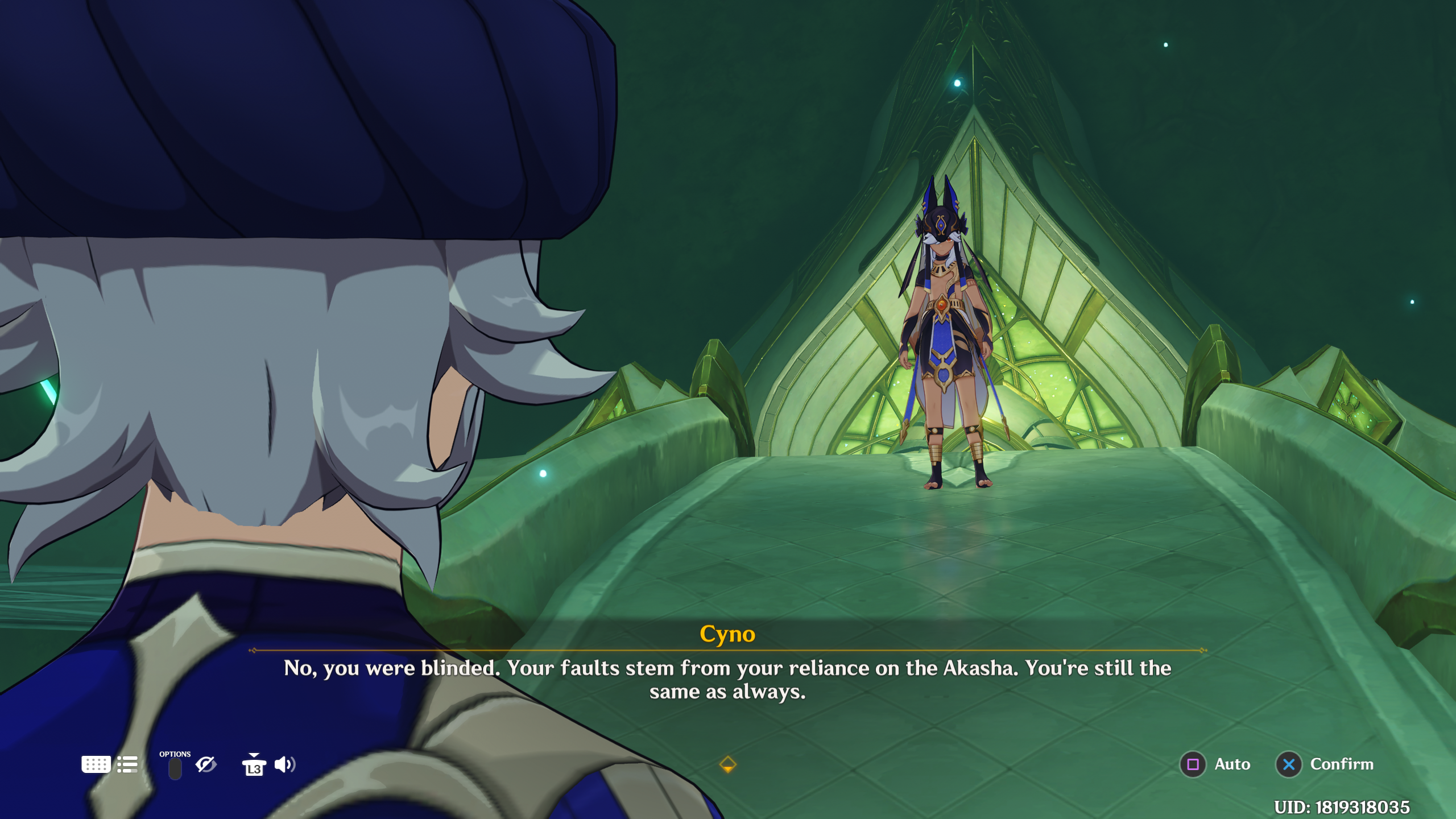1456x819 pixels.
Task: Click the yellow diamond continue indicator
Action: pos(728,764)
